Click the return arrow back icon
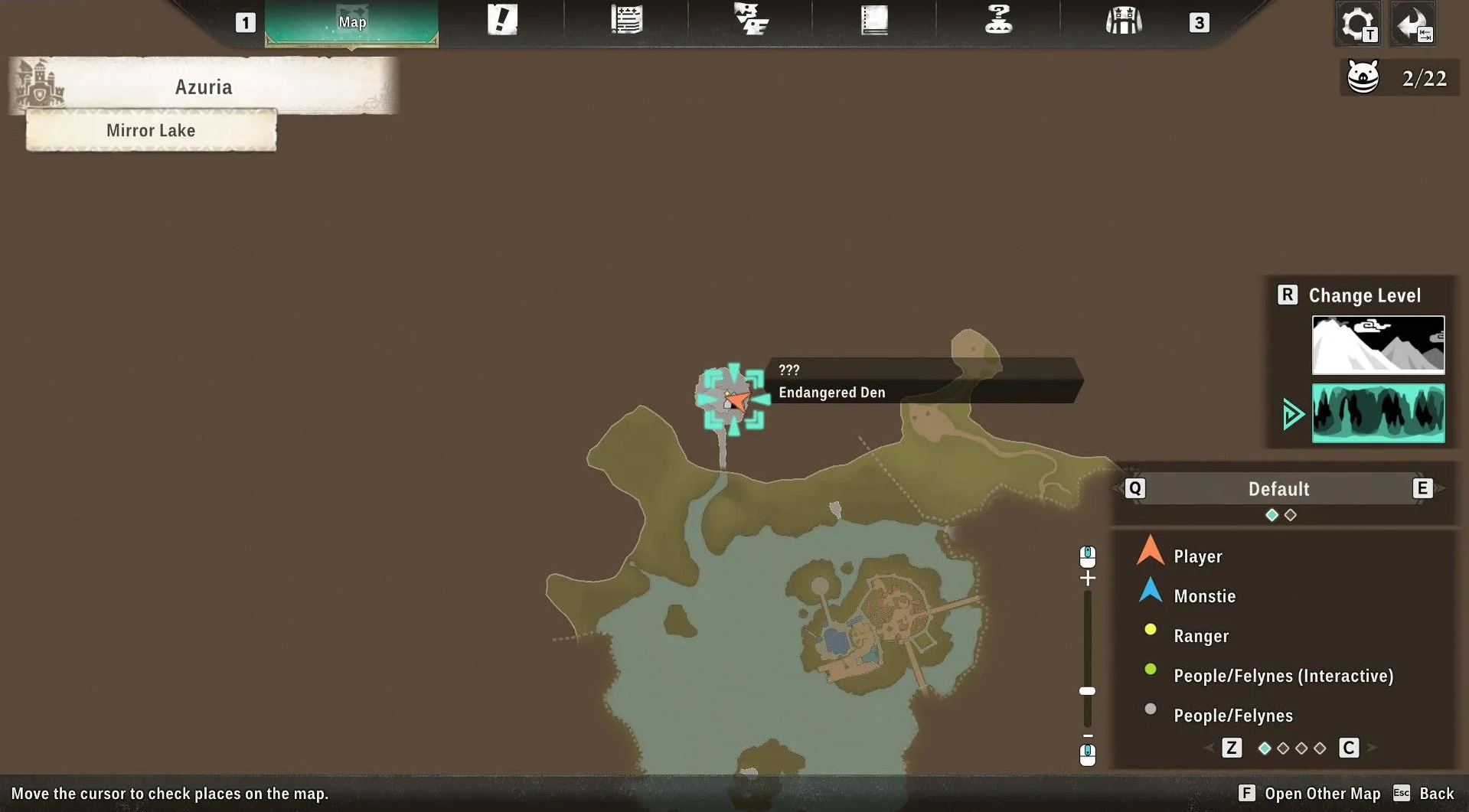1469x812 pixels. coord(1413,24)
